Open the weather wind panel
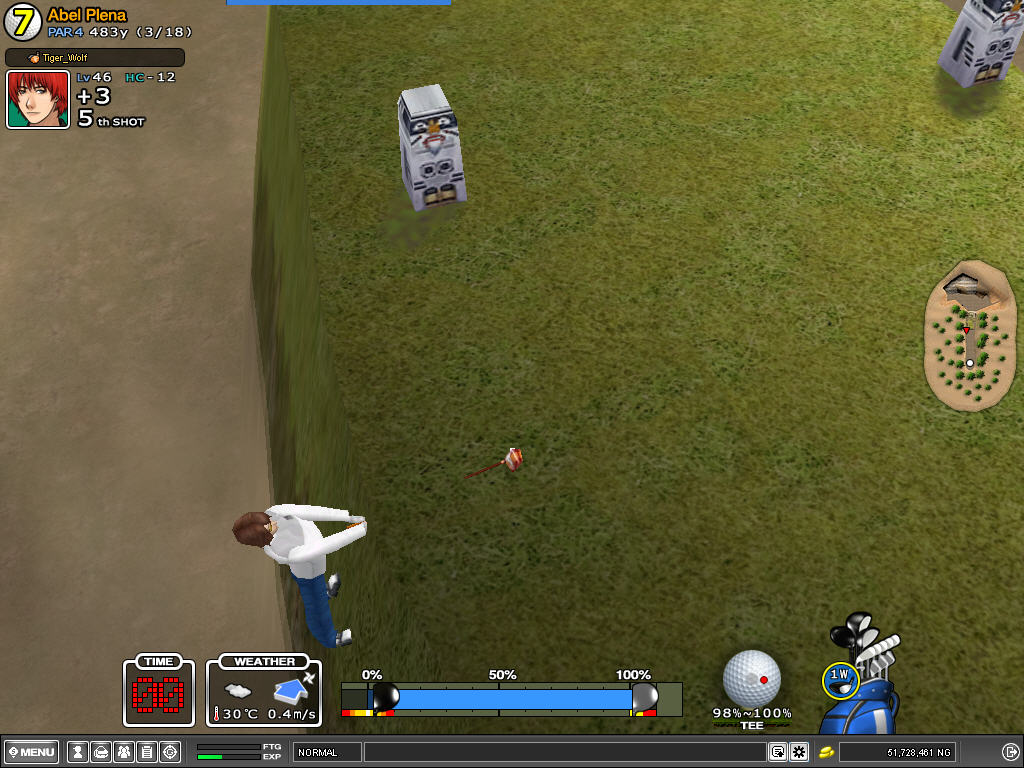 [264, 691]
